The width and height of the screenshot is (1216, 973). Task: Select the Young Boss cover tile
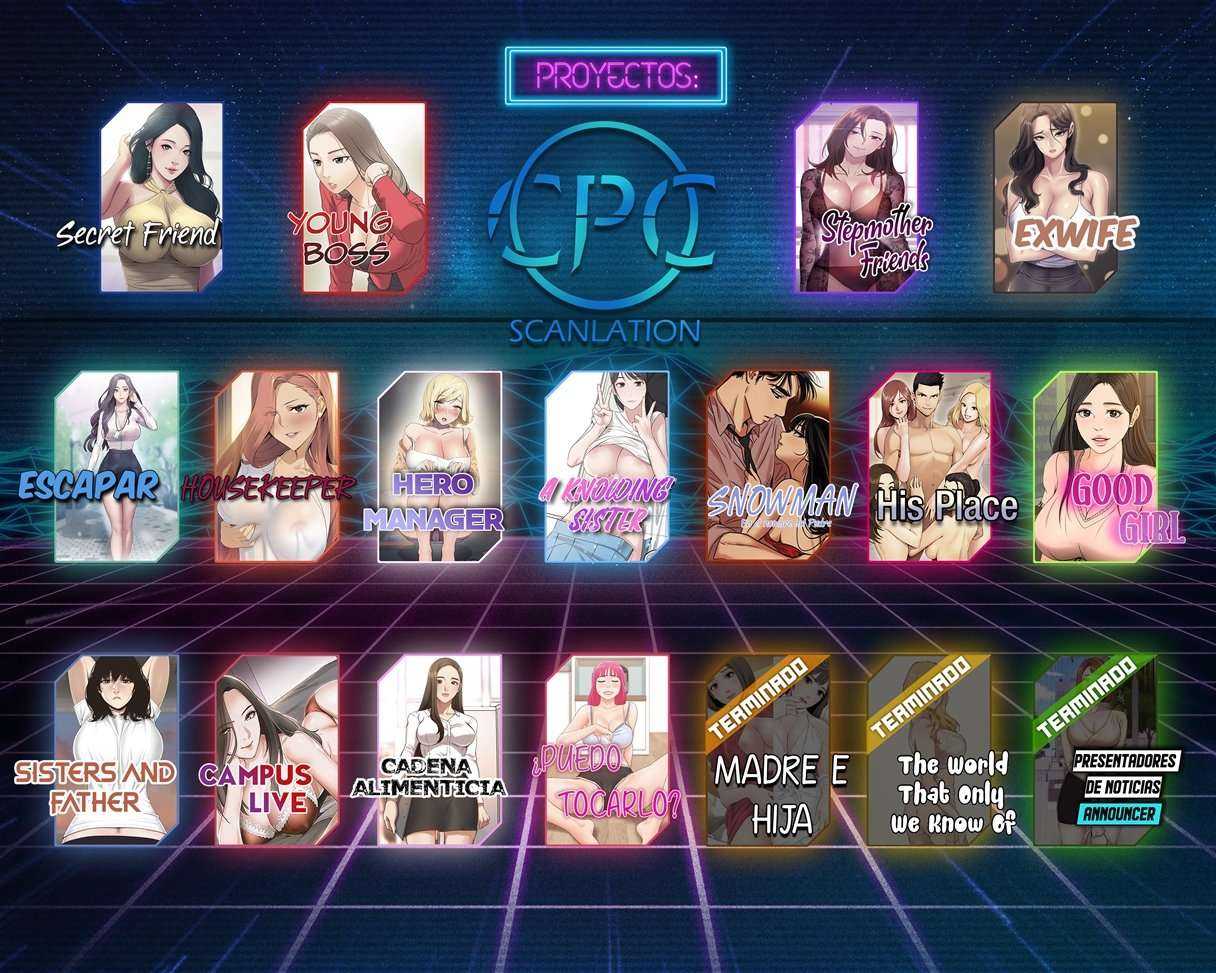364,197
